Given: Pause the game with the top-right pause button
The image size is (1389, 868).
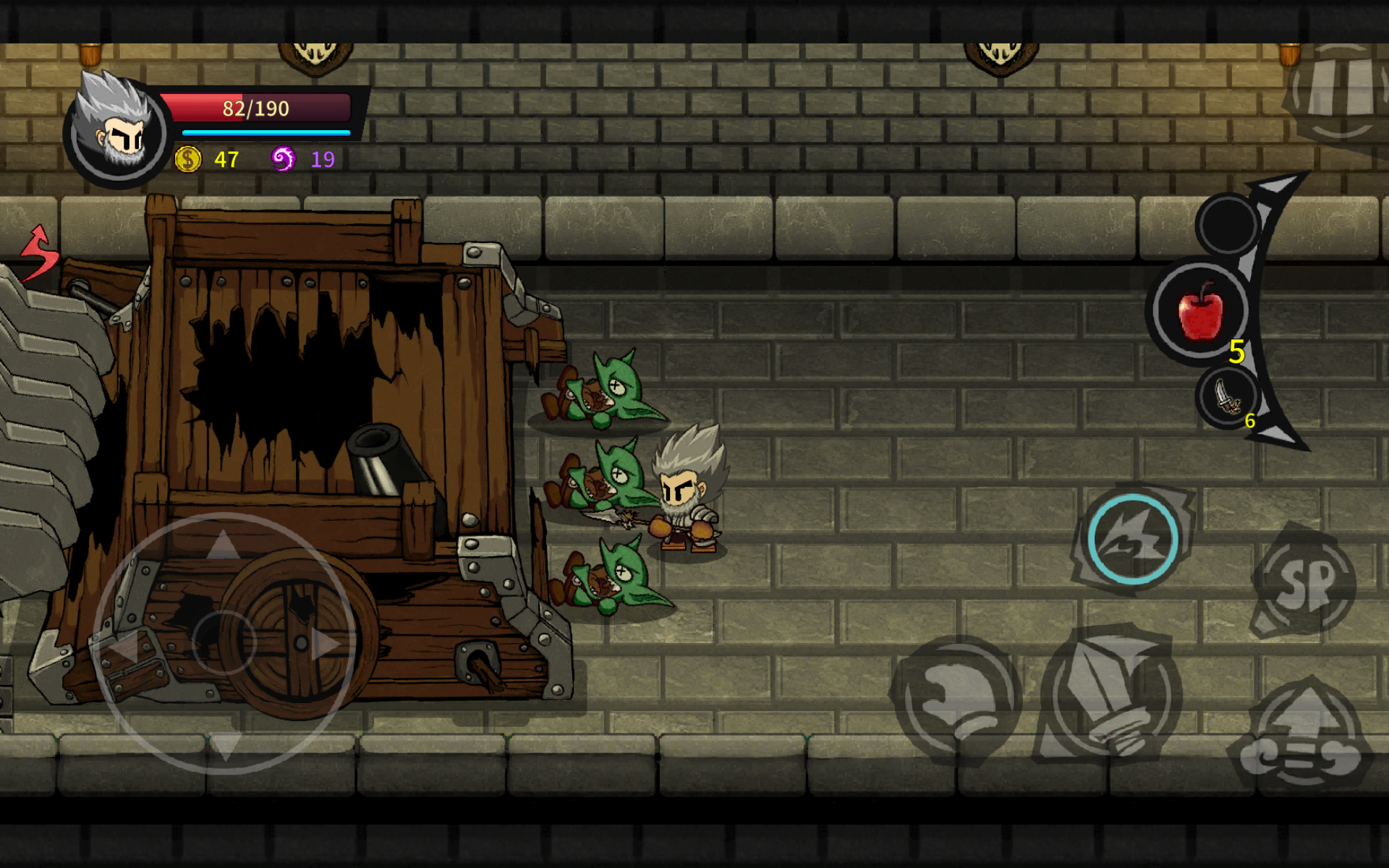Looking at the screenshot, I should (1338, 90).
